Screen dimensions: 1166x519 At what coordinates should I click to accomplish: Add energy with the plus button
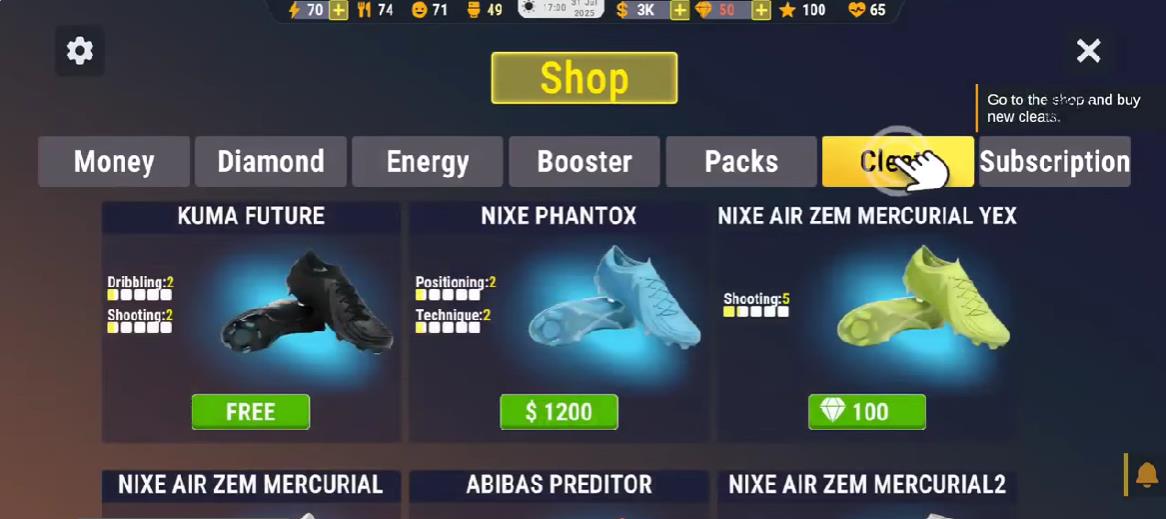[x=339, y=10]
